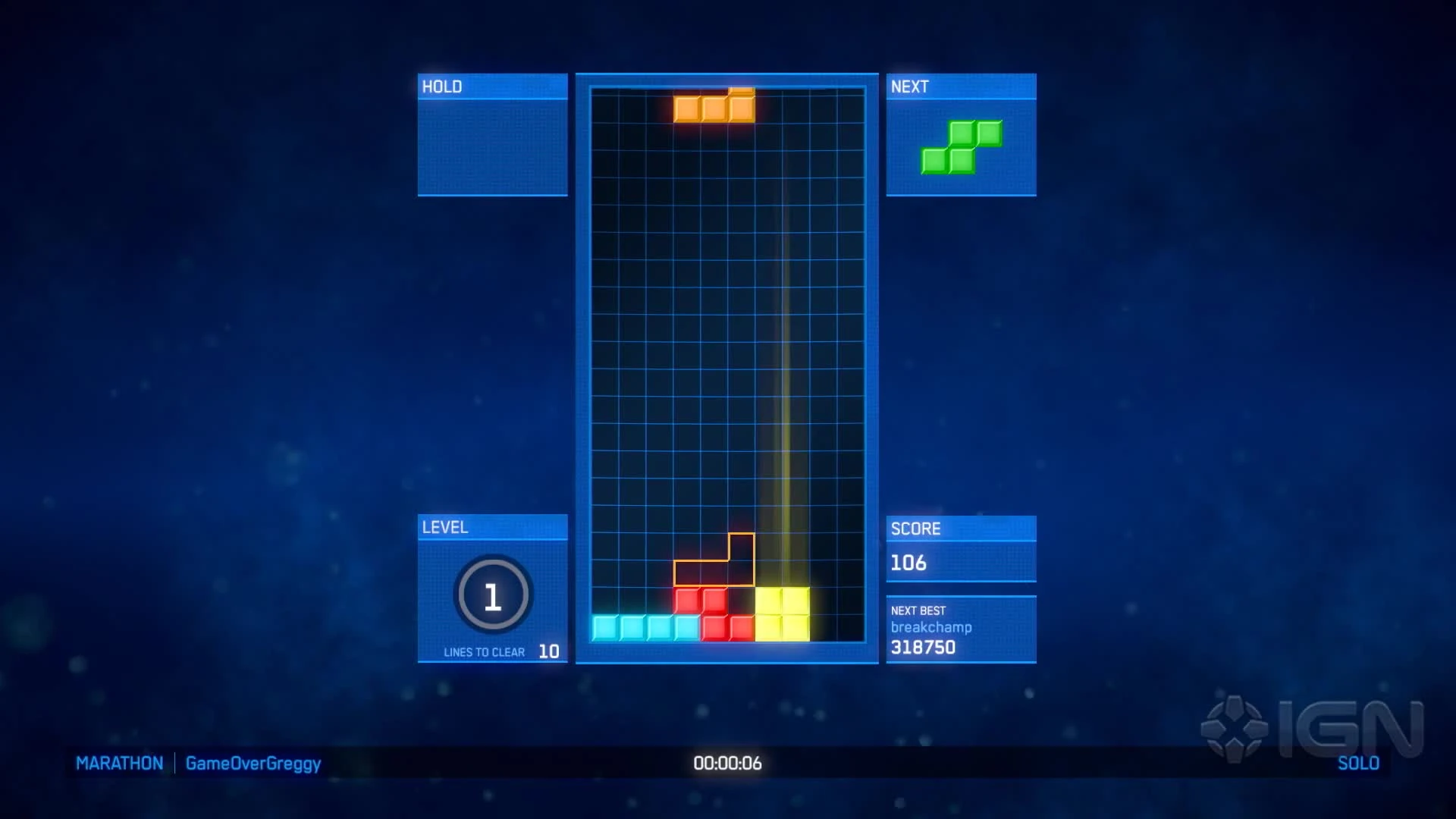Viewport: 1456px width, 819px height.
Task: Select the MARATHON mode label
Action: click(x=119, y=764)
